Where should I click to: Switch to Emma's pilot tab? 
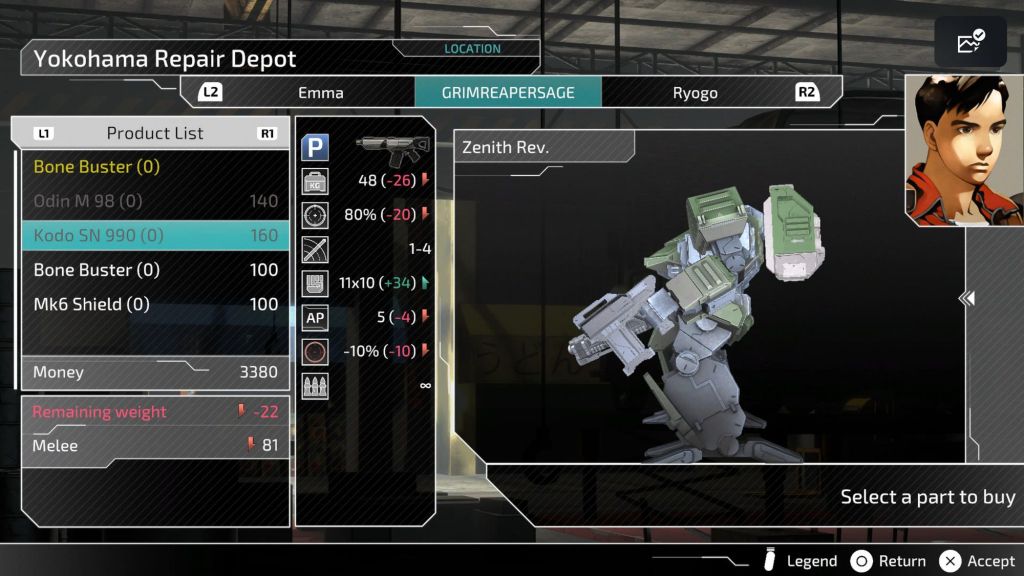320,93
